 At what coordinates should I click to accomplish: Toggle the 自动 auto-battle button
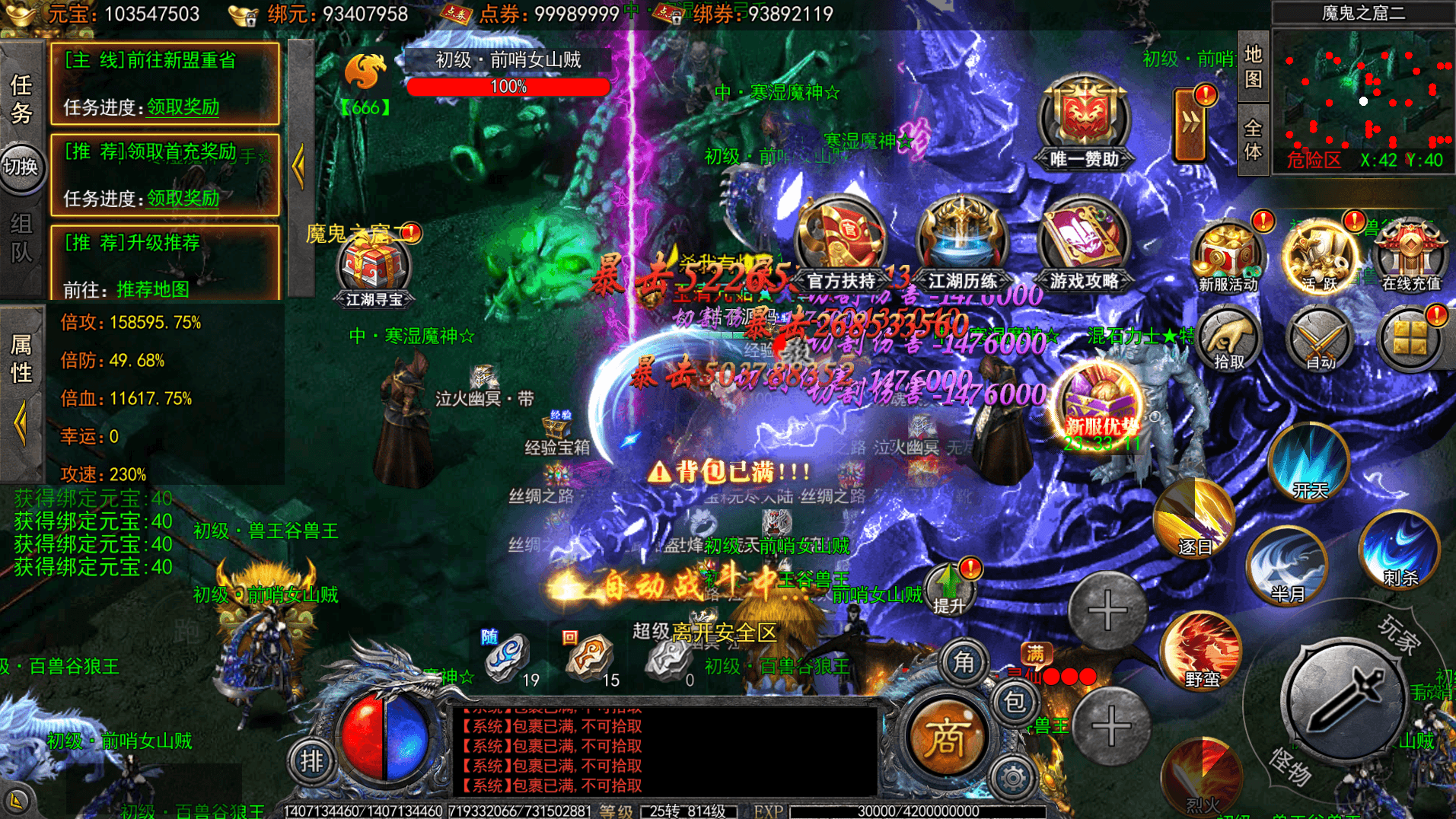pyautogui.click(x=1320, y=340)
